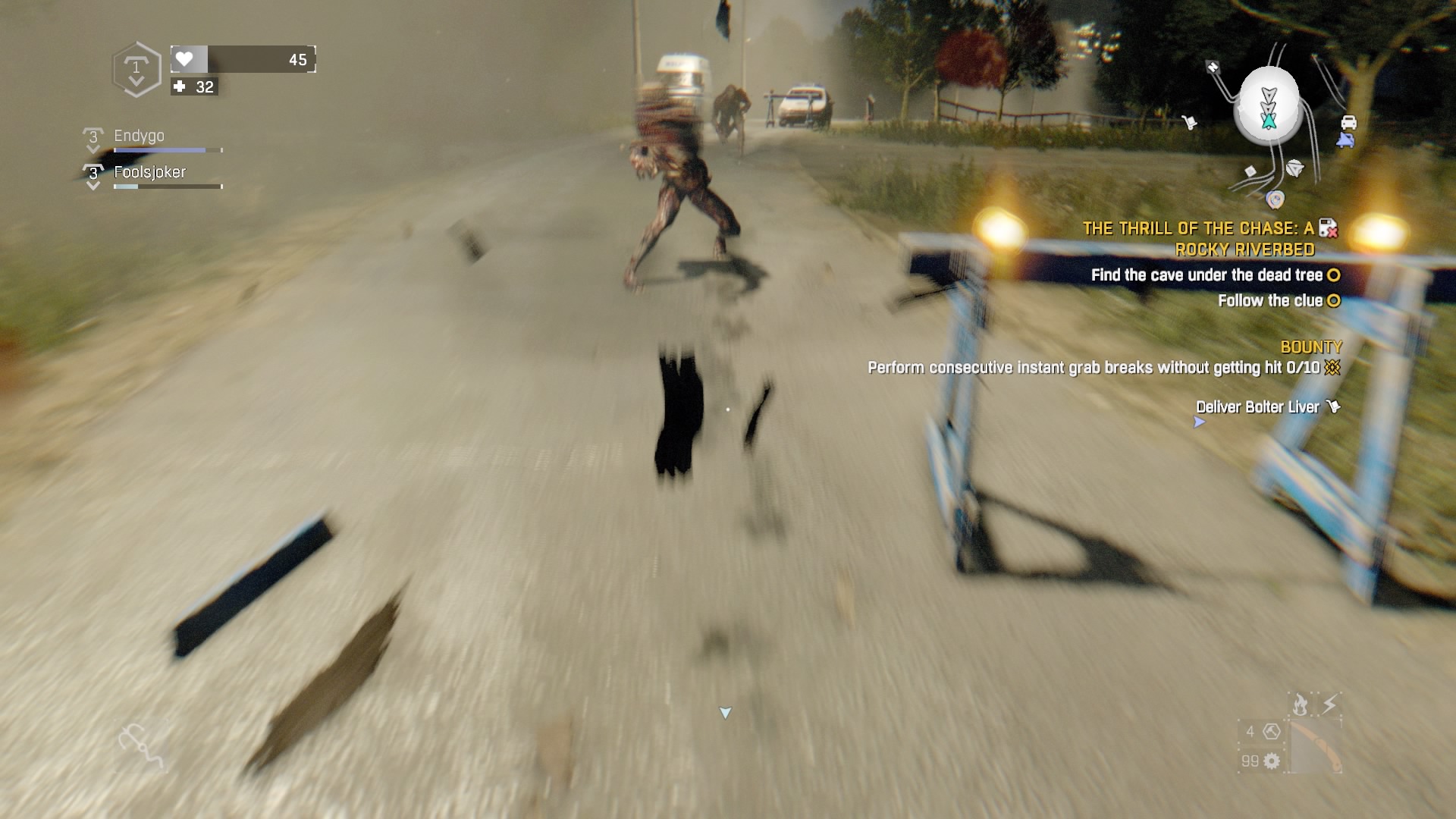Select the BOUNTY section header
Viewport: 1456px width, 819px height.
[1311, 347]
